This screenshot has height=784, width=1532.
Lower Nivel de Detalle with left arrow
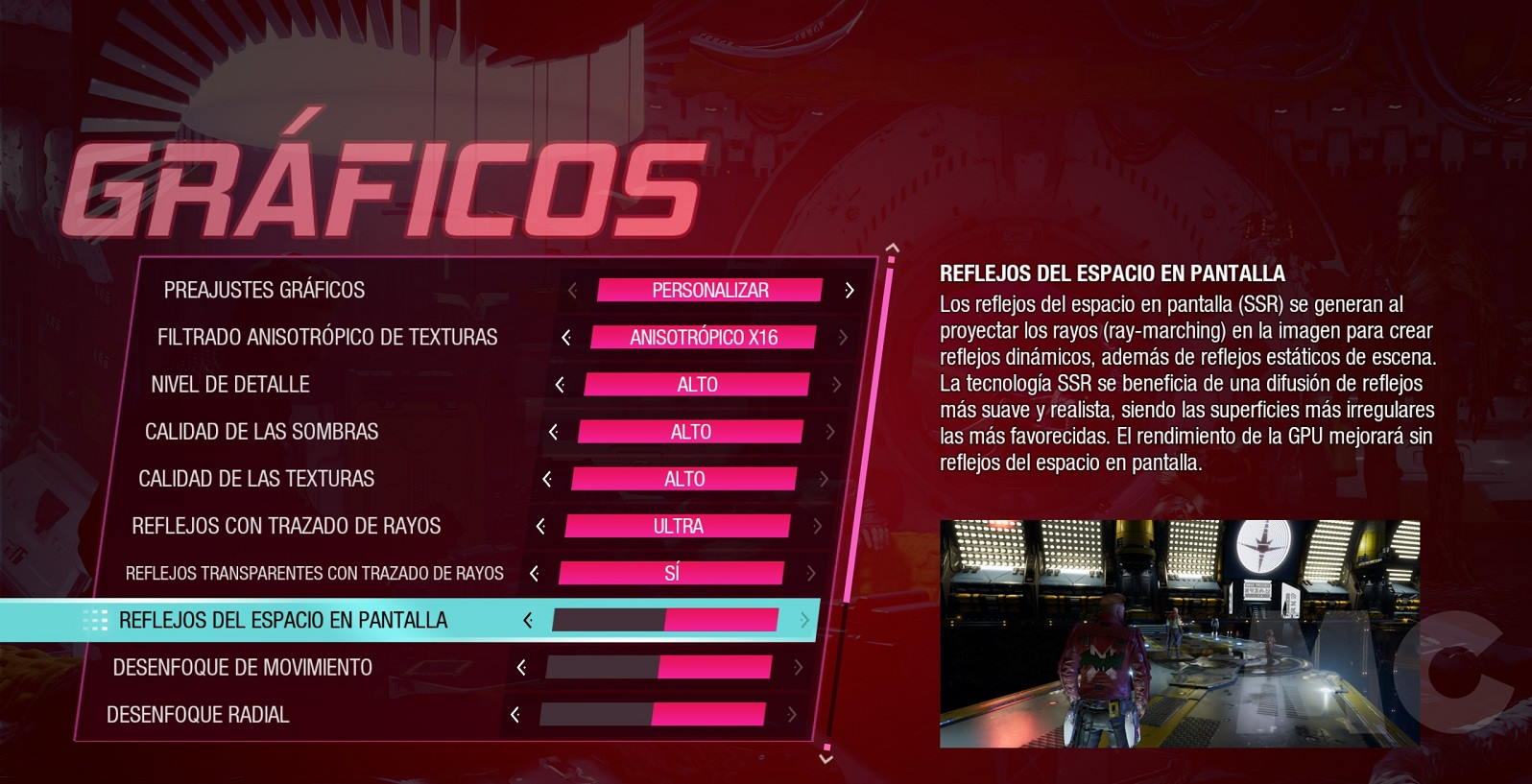(560, 385)
